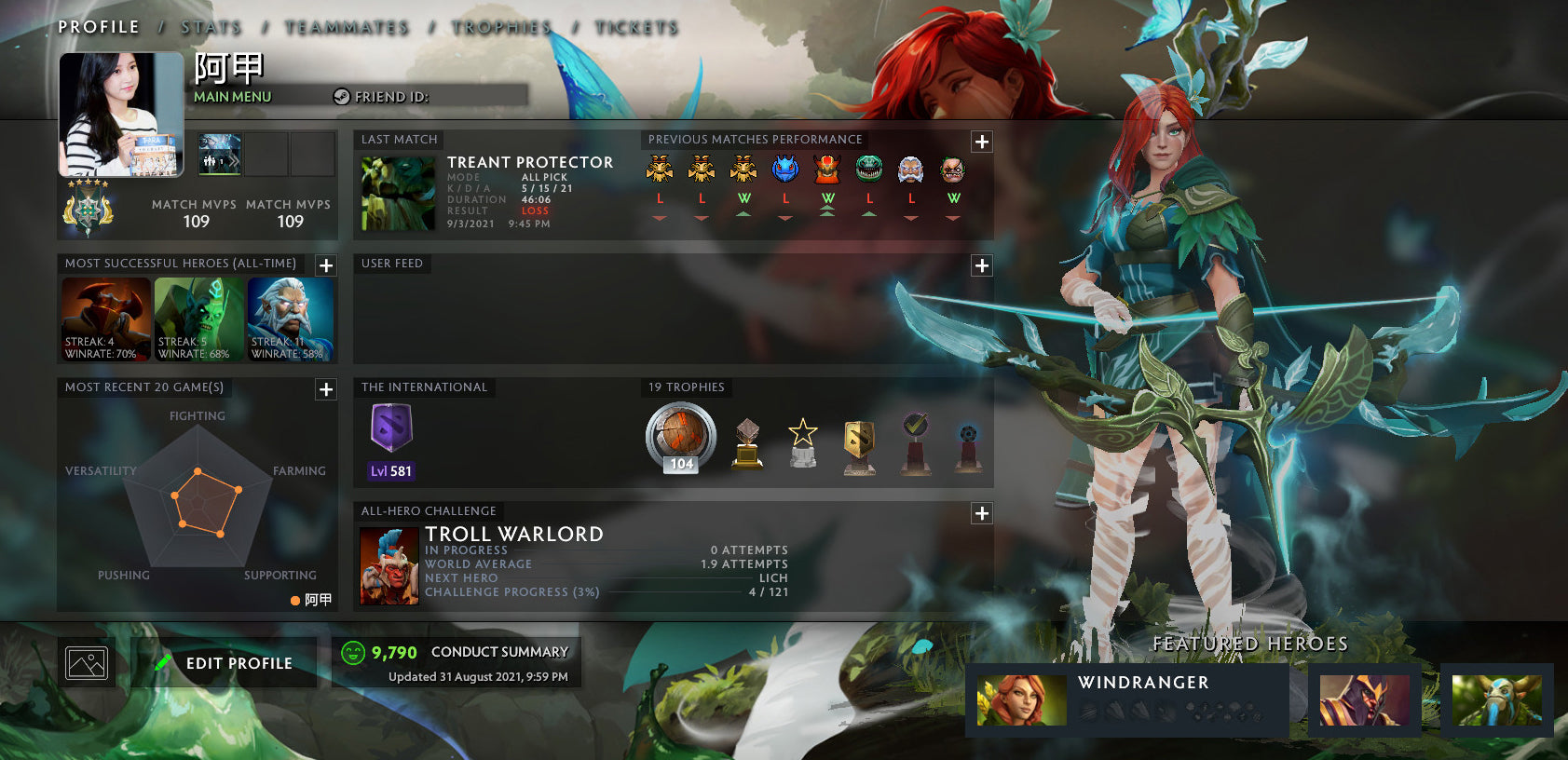Click the green conduct summary smiley icon
This screenshot has height=760, width=1568.
coord(352,652)
